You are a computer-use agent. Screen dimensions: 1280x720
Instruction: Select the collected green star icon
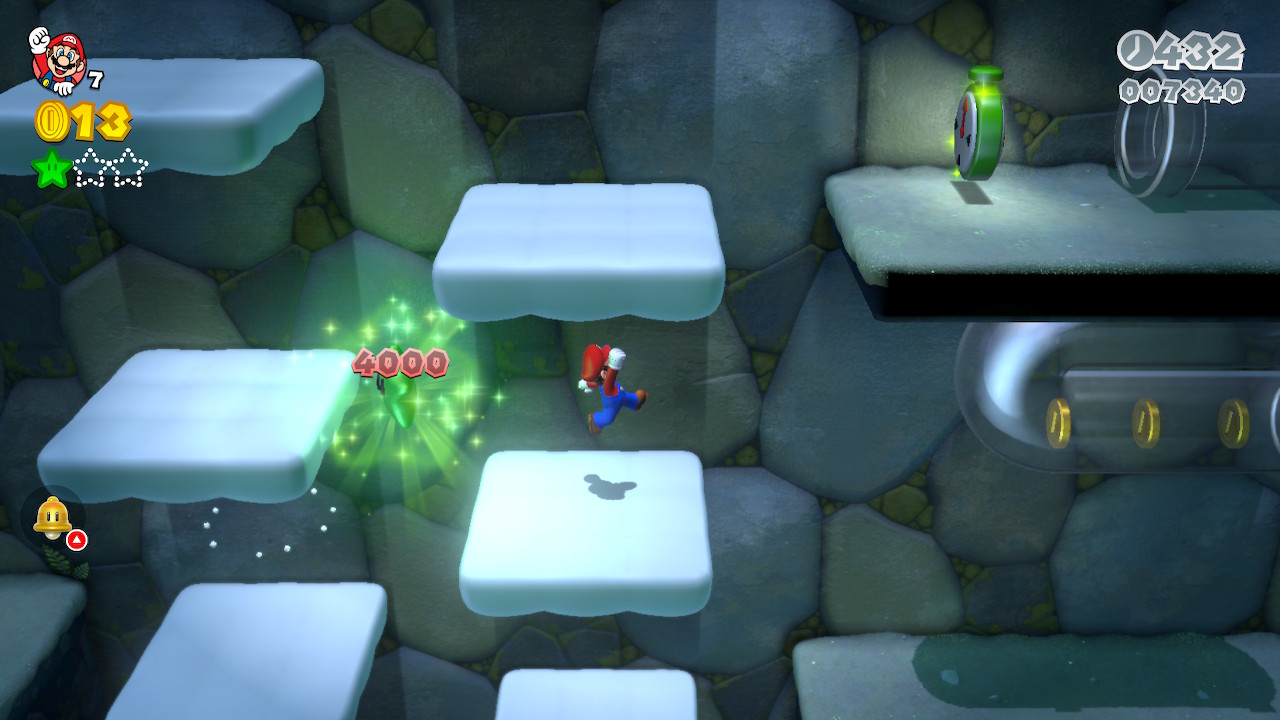[51, 169]
